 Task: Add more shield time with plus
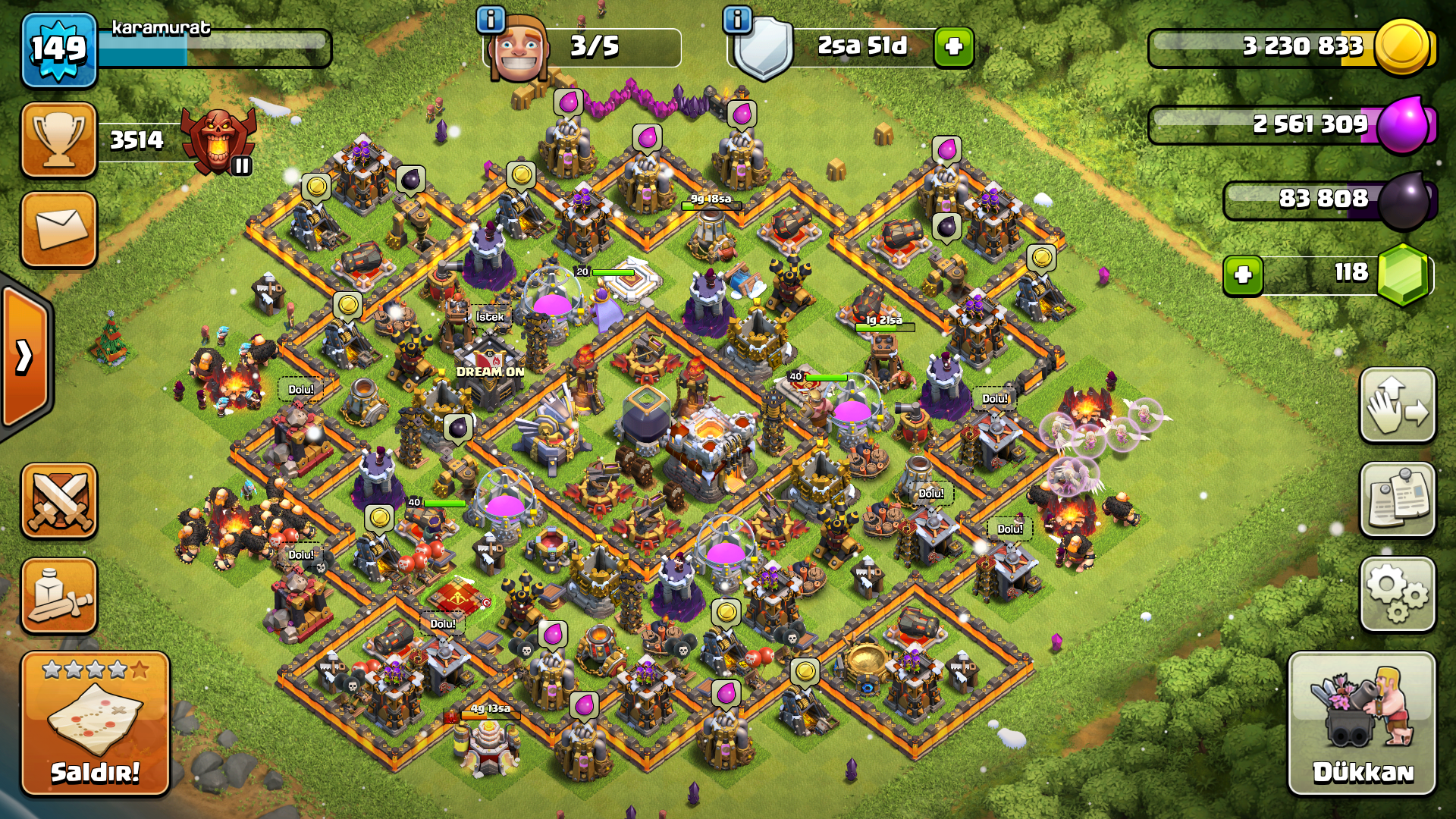953,47
